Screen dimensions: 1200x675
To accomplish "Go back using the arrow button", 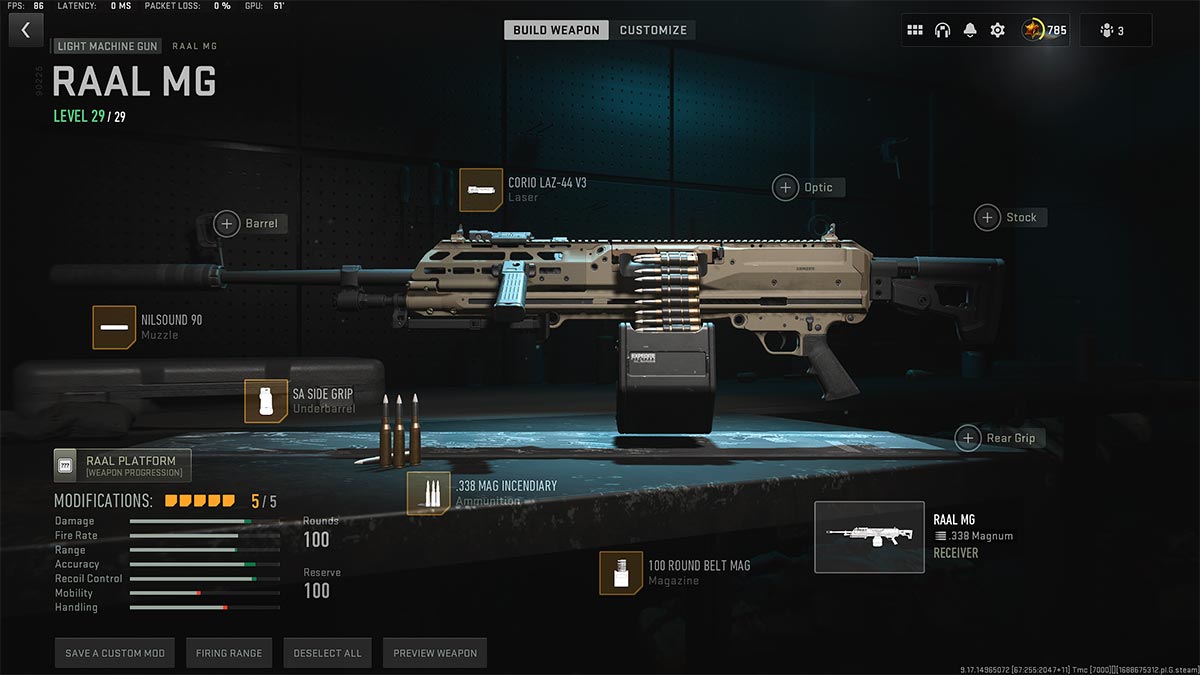I will (25, 30).
